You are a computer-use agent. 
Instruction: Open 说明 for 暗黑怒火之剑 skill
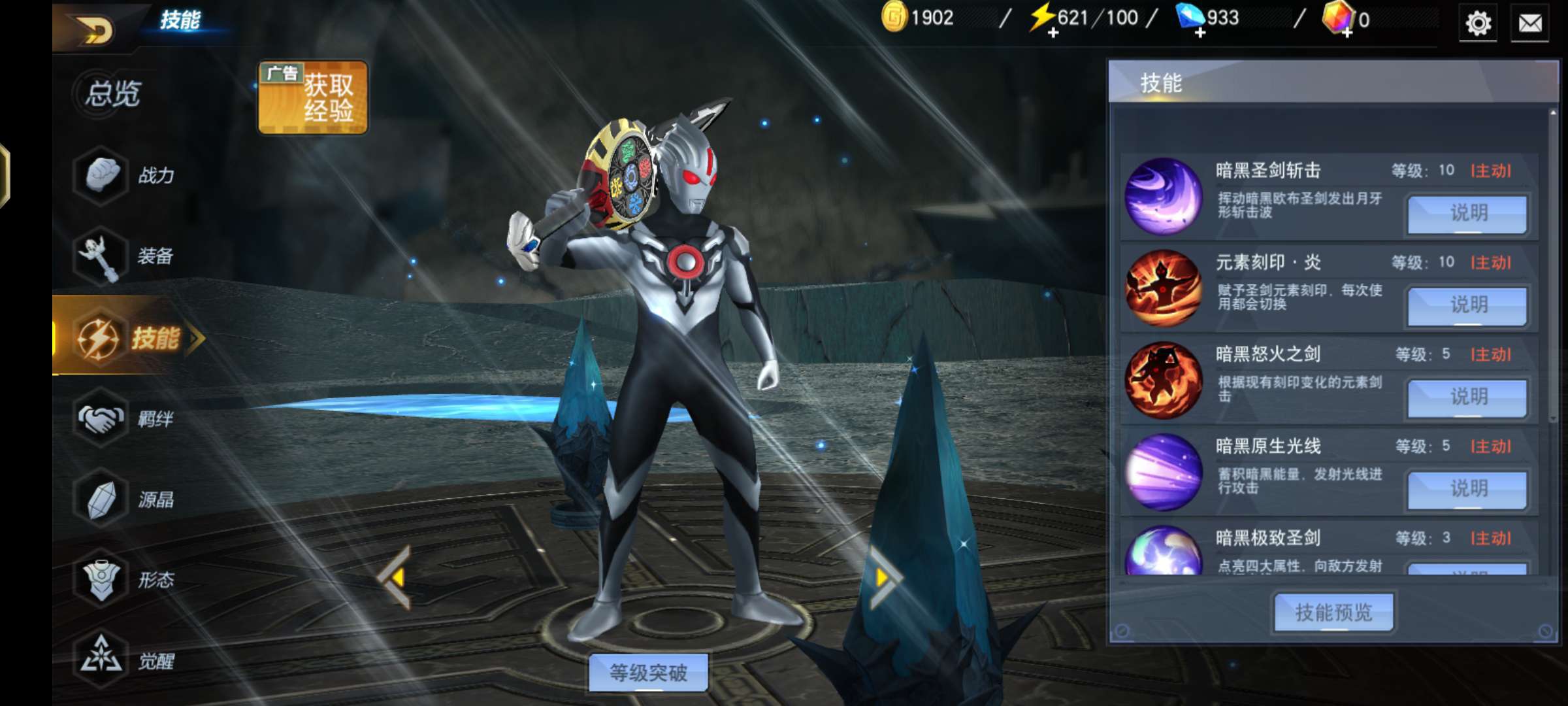pyautogui.click(x=1467, y=397)
